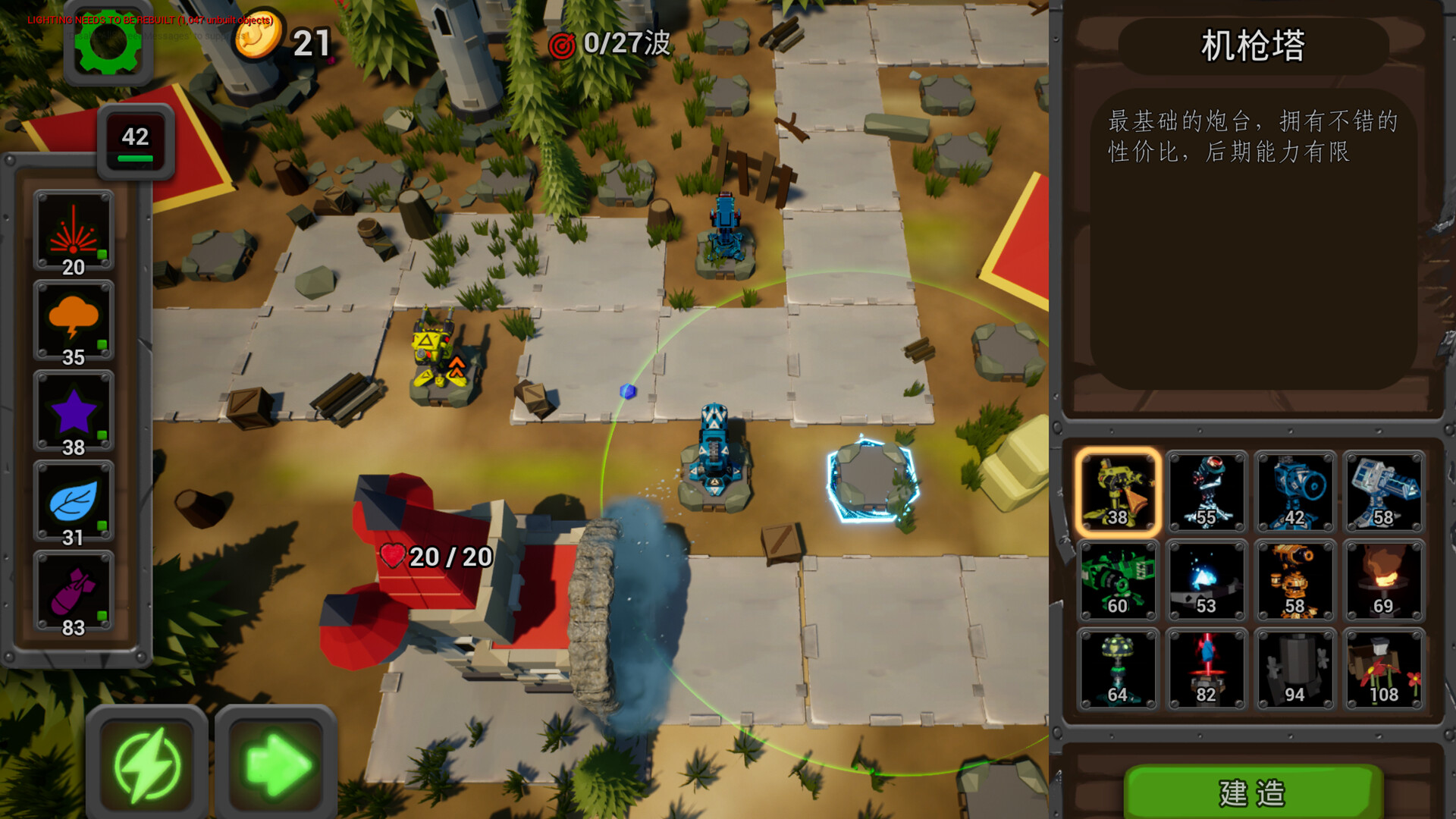Start next wave with green arrow button

pyautogui.click(x=276, y=764)
